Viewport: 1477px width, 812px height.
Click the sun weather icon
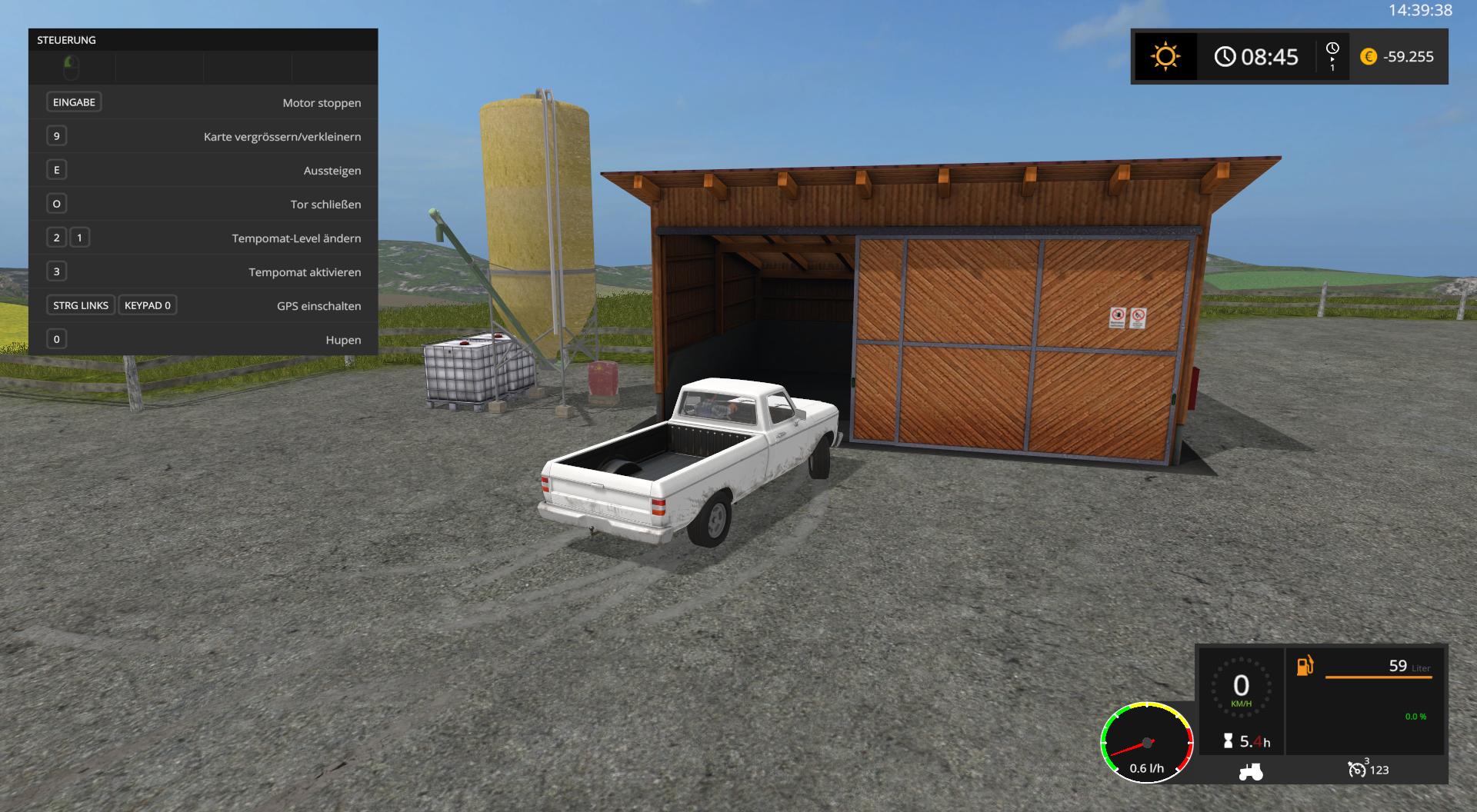1165,57
